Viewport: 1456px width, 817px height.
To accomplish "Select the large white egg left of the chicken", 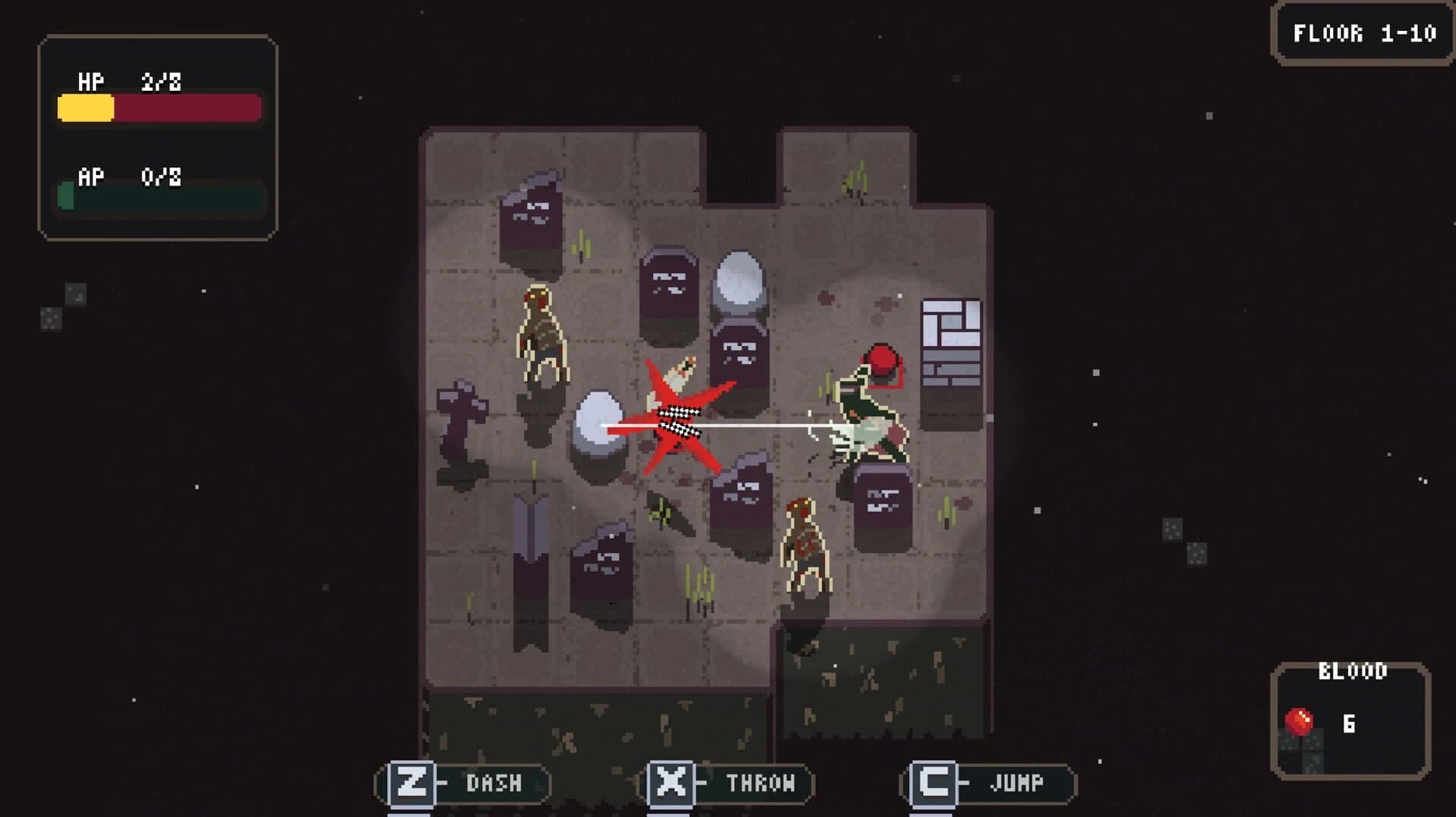I will (599, 425).
